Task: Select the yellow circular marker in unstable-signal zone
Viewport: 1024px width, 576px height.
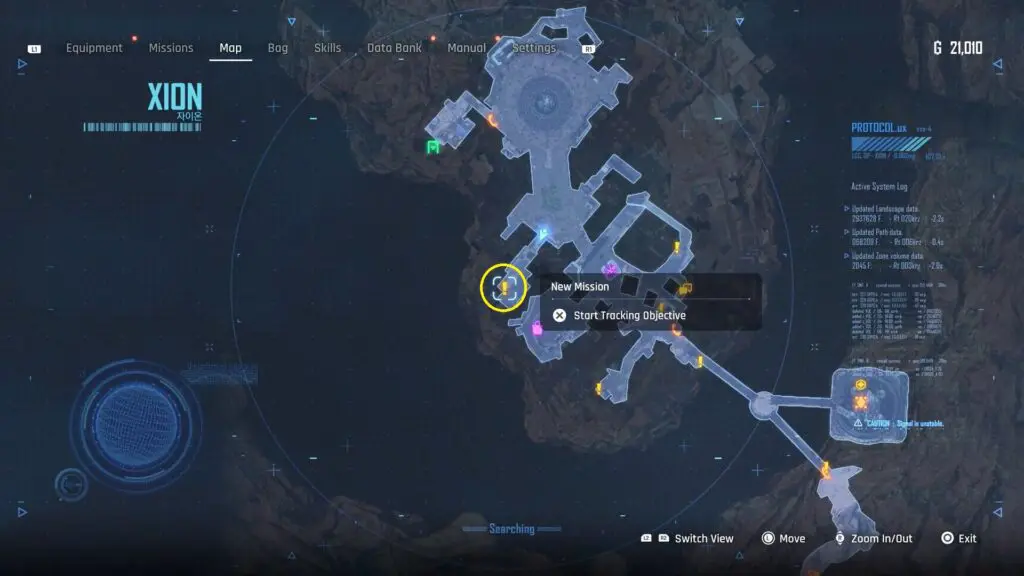Action: click(861, 385)
